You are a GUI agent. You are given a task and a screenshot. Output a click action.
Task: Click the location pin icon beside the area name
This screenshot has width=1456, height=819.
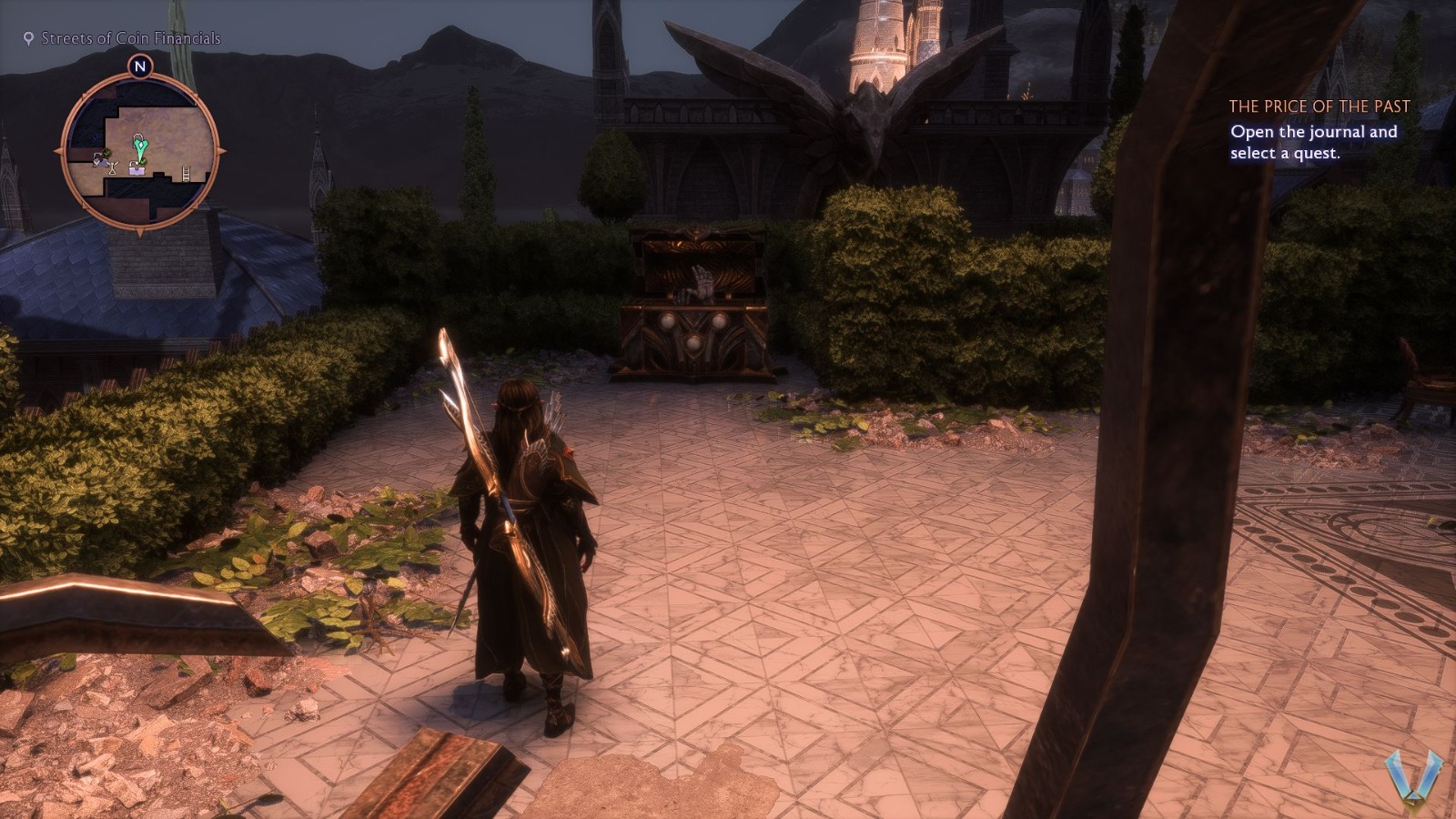tap(28, 38)
